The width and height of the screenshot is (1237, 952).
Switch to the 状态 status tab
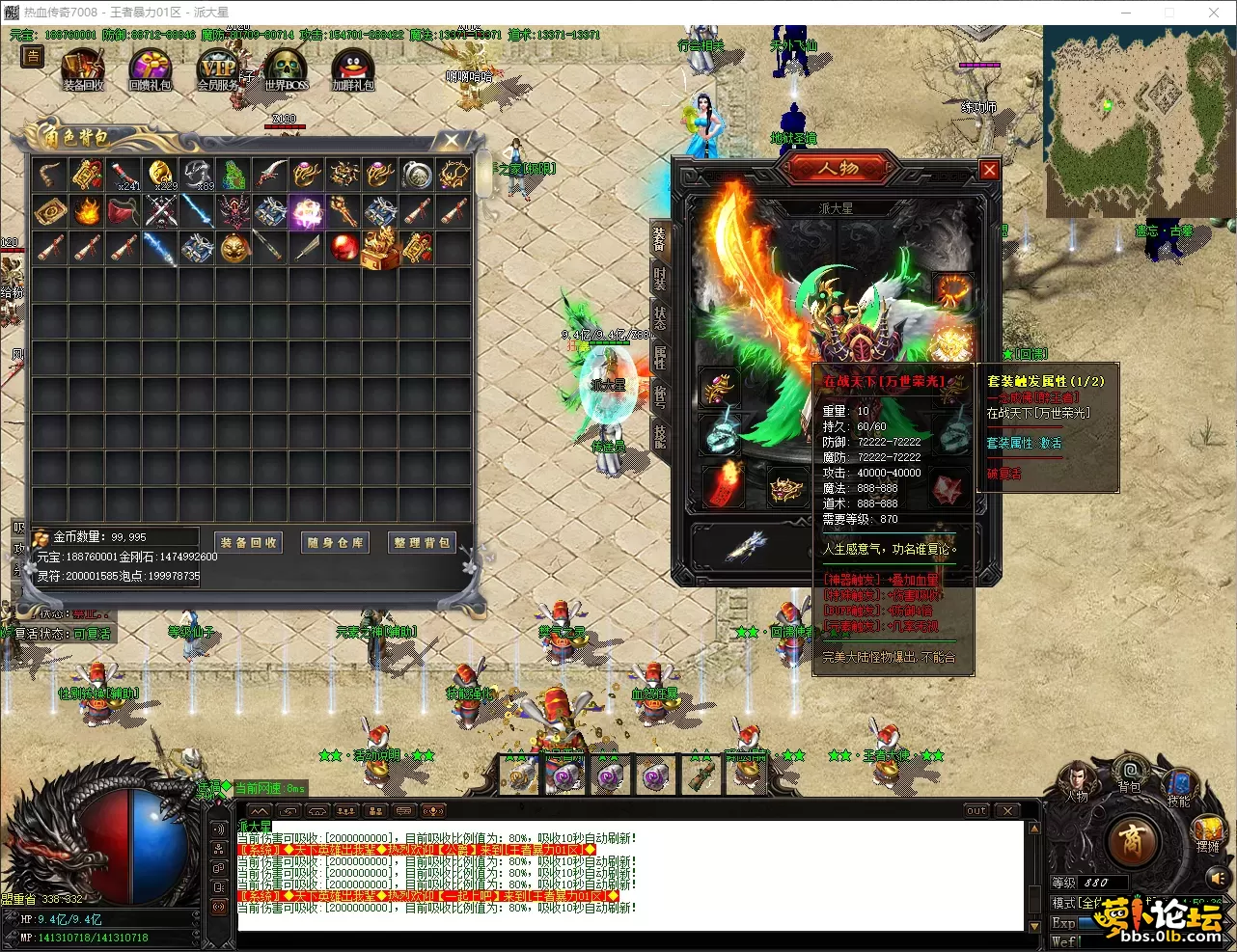(x=660, y=317)
